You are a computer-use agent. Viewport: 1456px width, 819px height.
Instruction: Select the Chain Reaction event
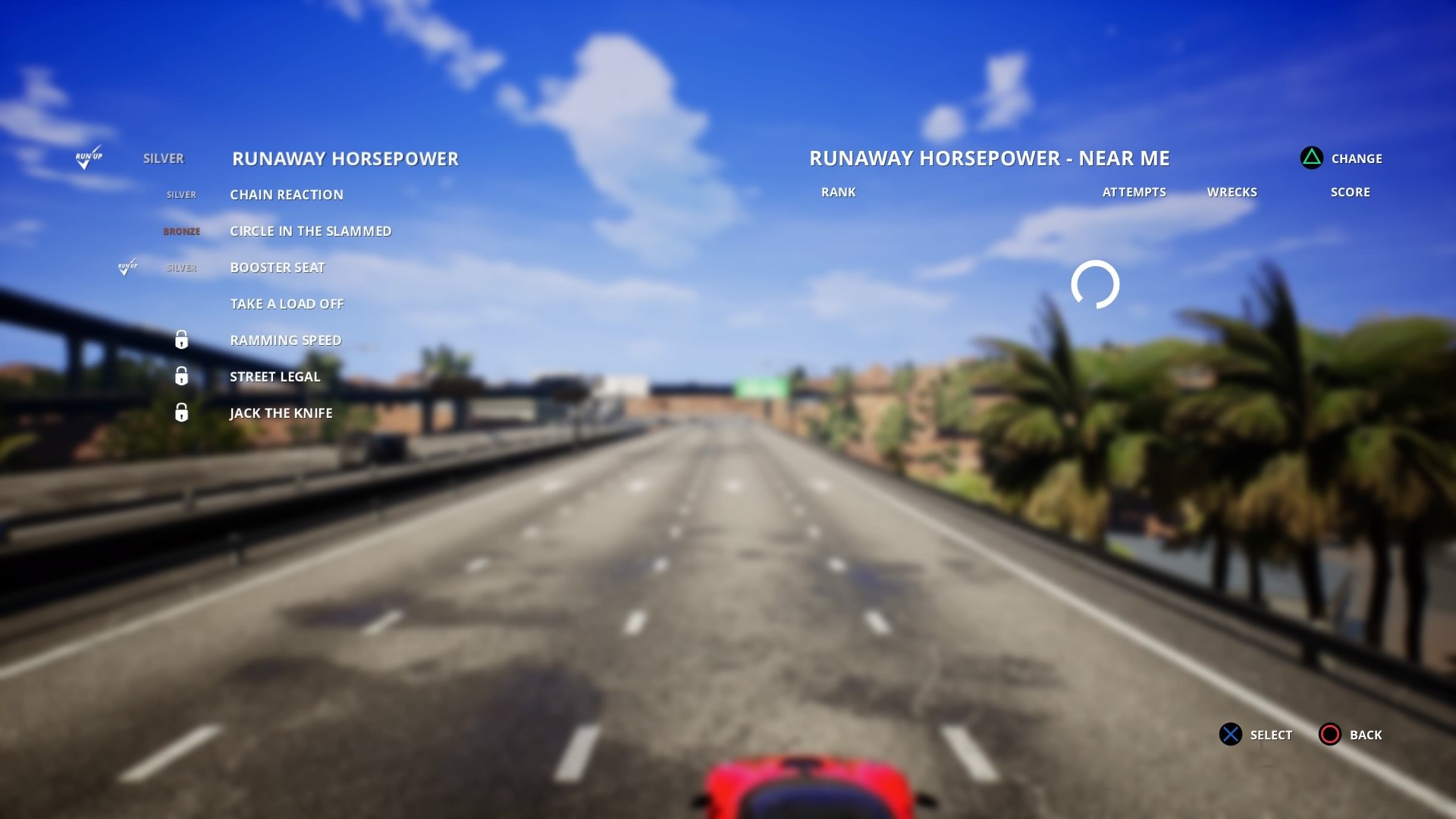pos(287,194)
